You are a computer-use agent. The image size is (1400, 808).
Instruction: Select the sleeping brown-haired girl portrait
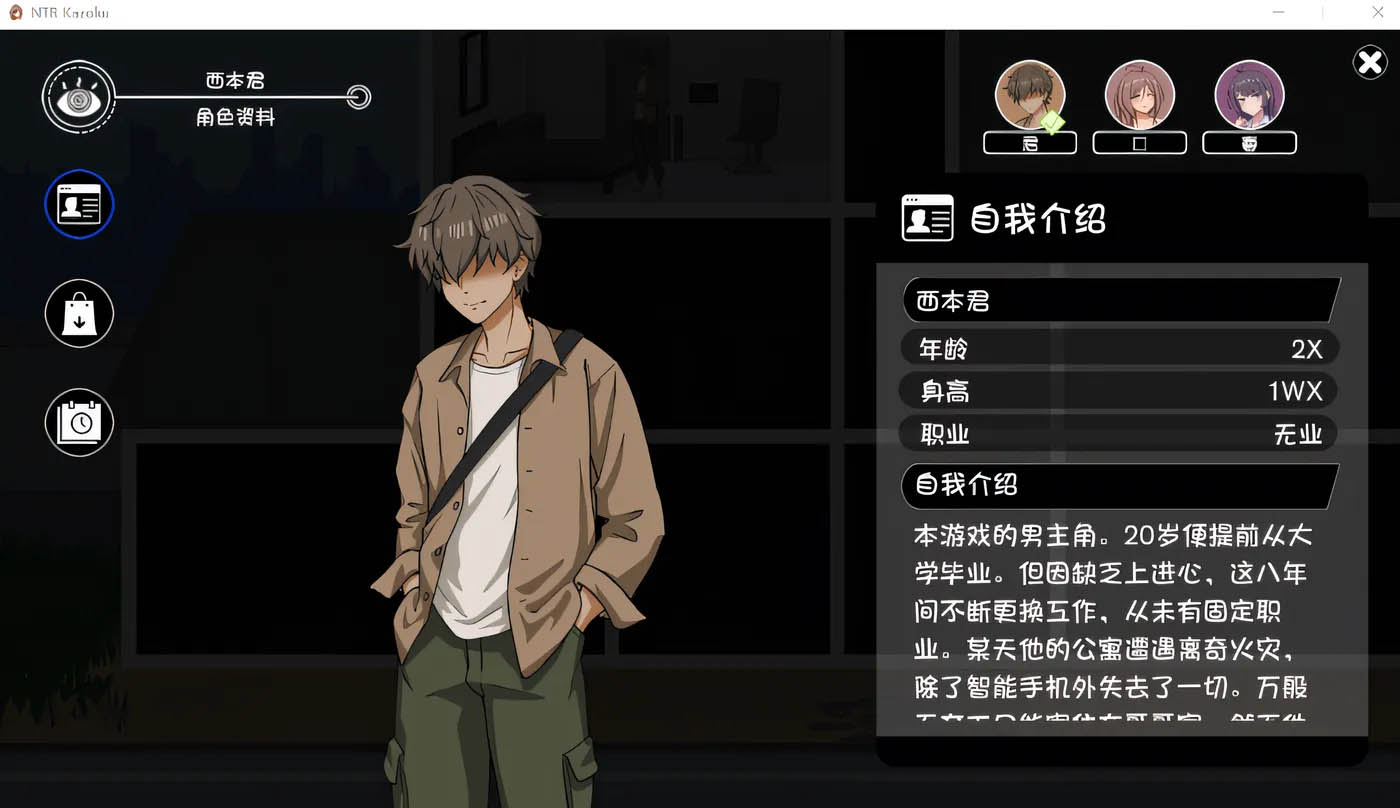click(1140, 95)
